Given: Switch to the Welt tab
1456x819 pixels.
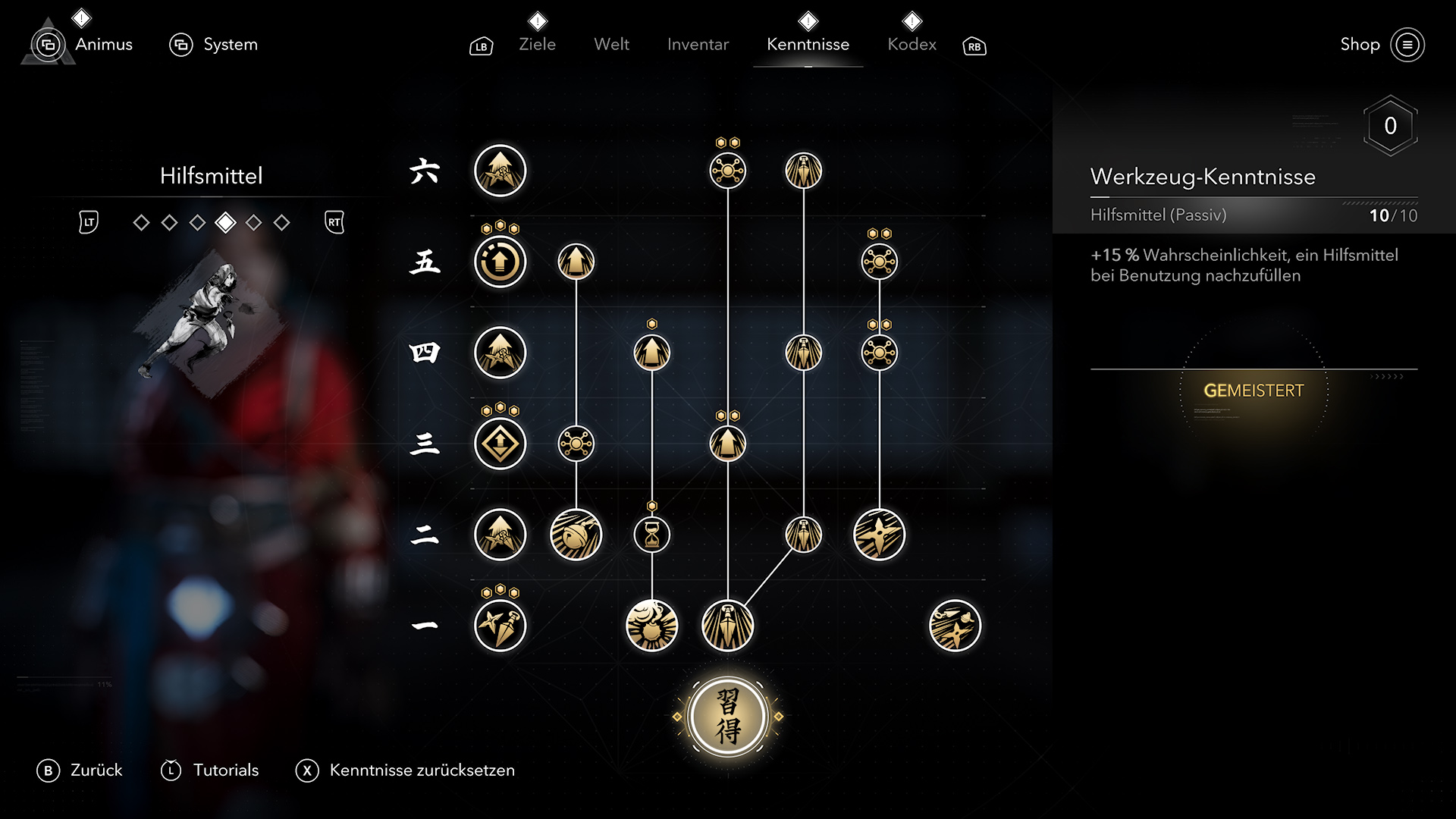Looking at the screenshot, I should point(611,45).
